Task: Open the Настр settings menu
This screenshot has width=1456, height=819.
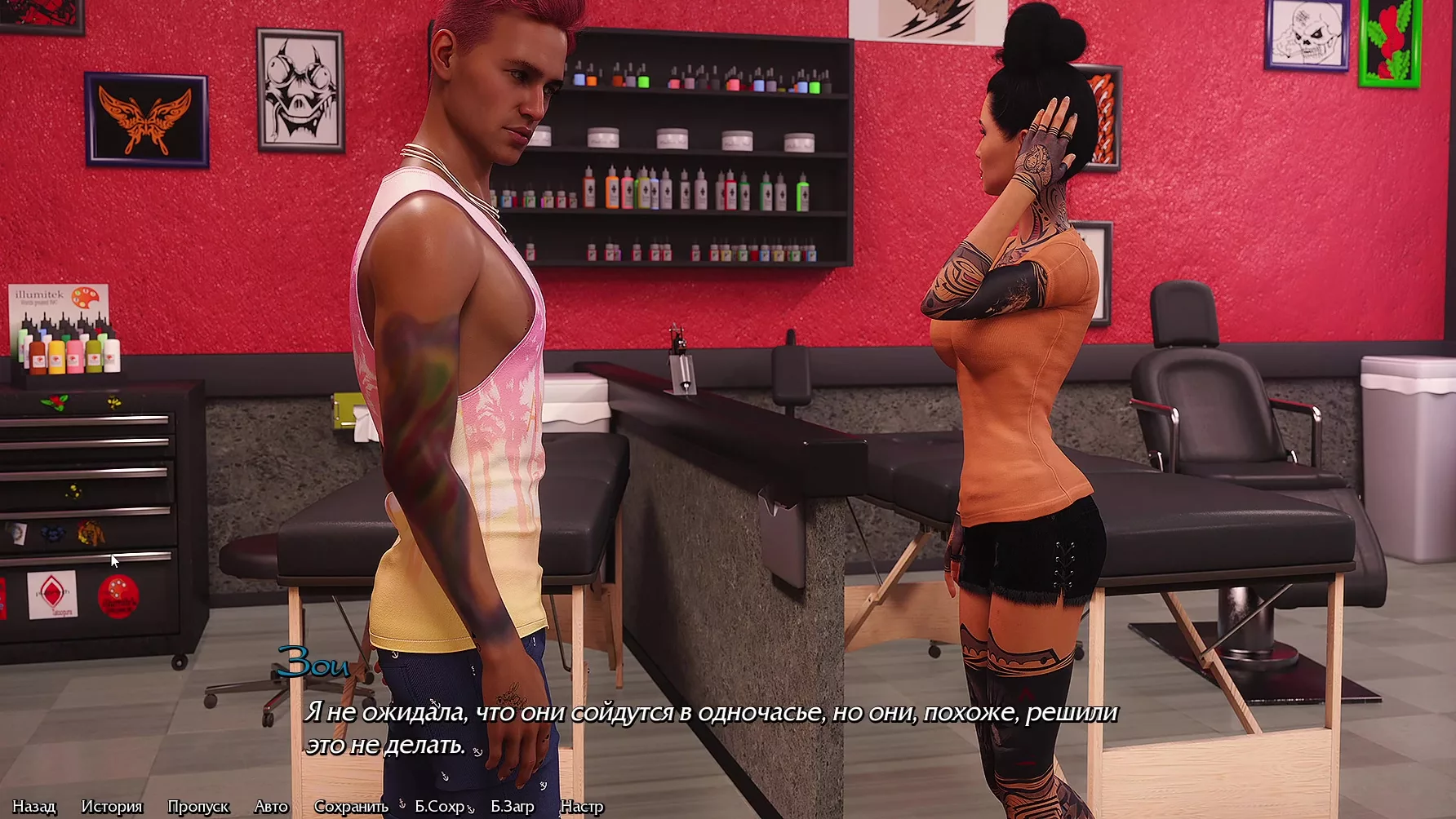Action: coord(582,807)
